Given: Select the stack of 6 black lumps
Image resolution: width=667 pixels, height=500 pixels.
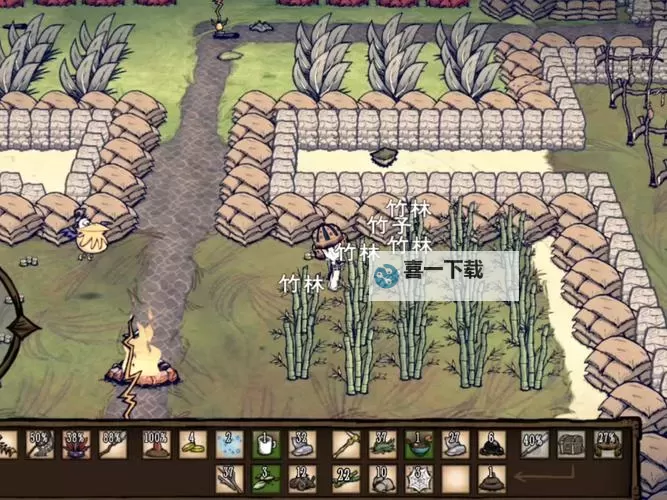Looking at the screenshot, I should (x=491, y=444).
